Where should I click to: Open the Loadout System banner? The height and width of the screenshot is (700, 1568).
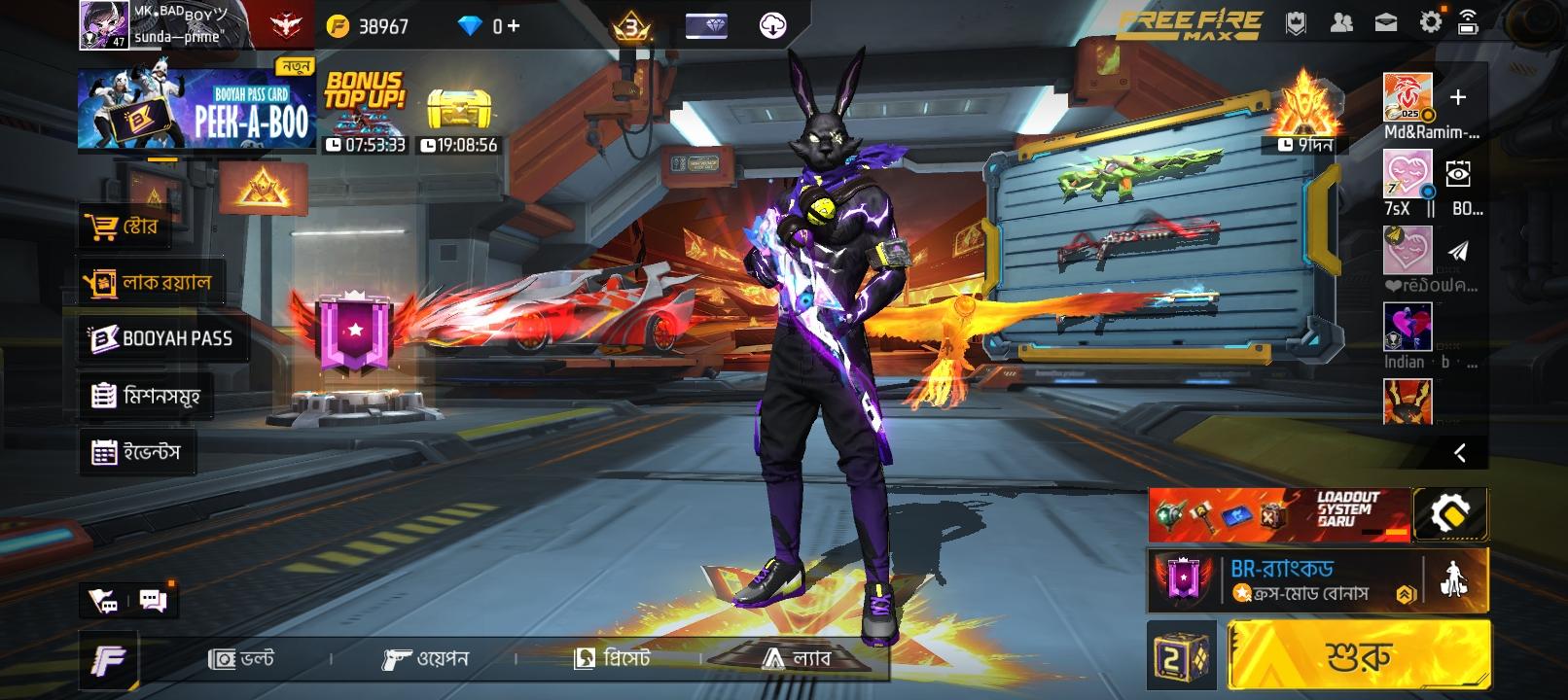(x=1278, y=514)
